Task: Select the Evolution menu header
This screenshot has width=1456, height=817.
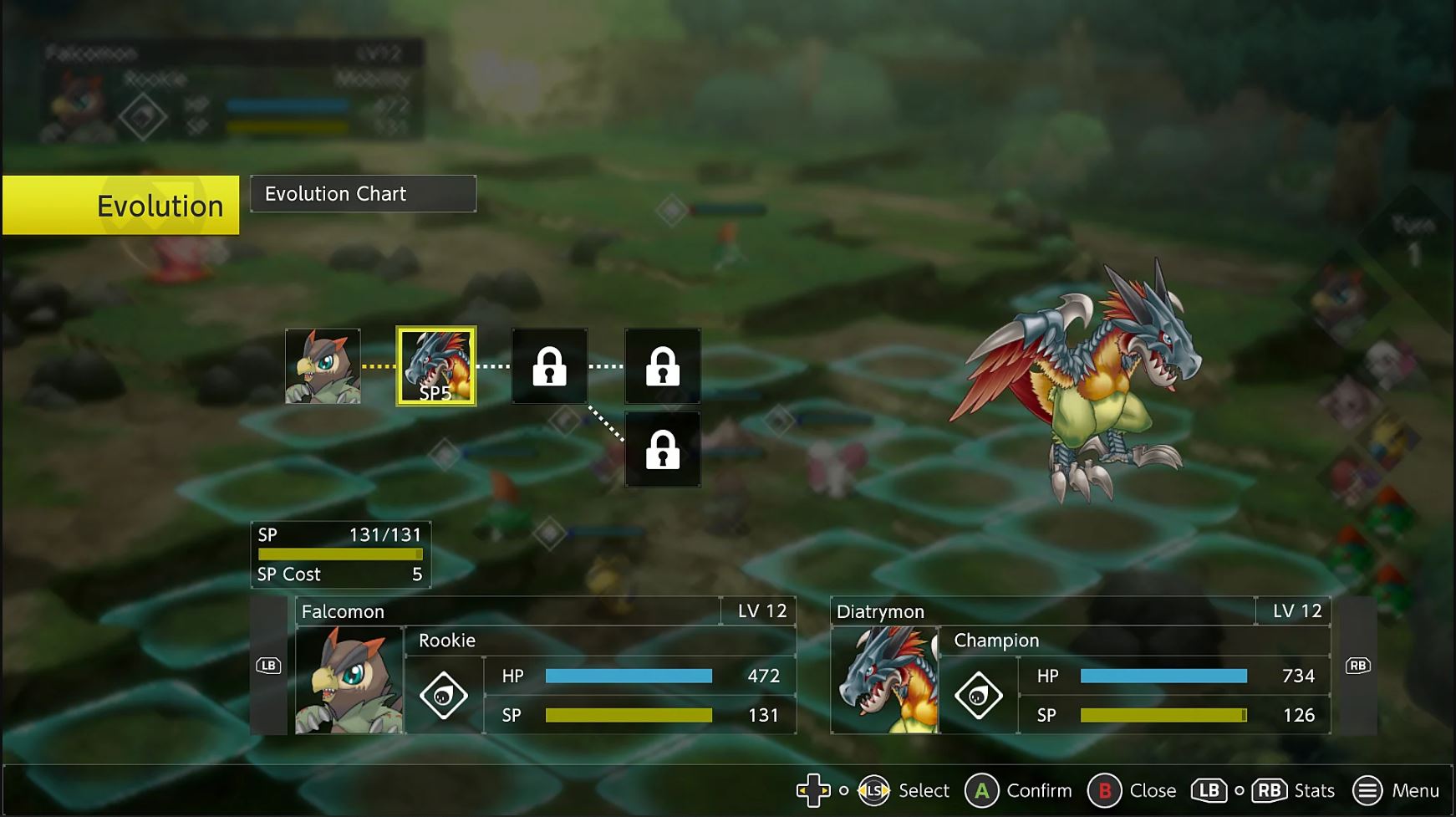Action: (x=121, y=205)
